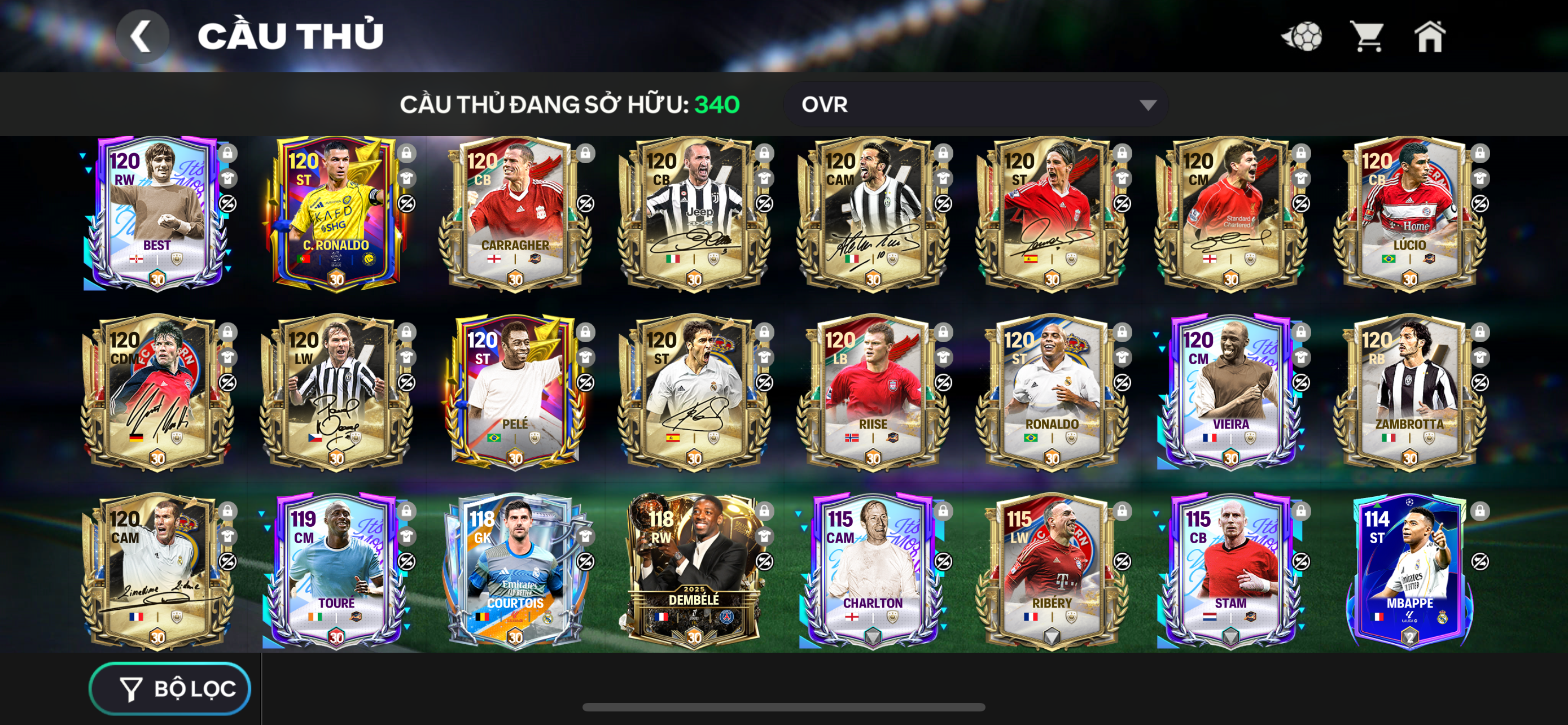Go to the home screen via the house icon
This screenshot has height=725, width=1568.
(x=1431, y=38)
